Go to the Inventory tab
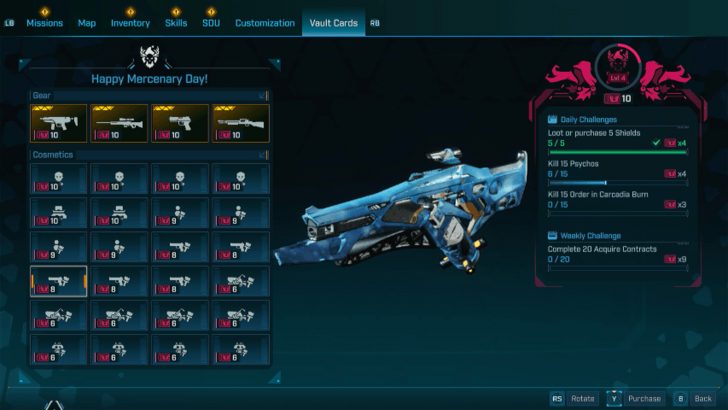 130,23
